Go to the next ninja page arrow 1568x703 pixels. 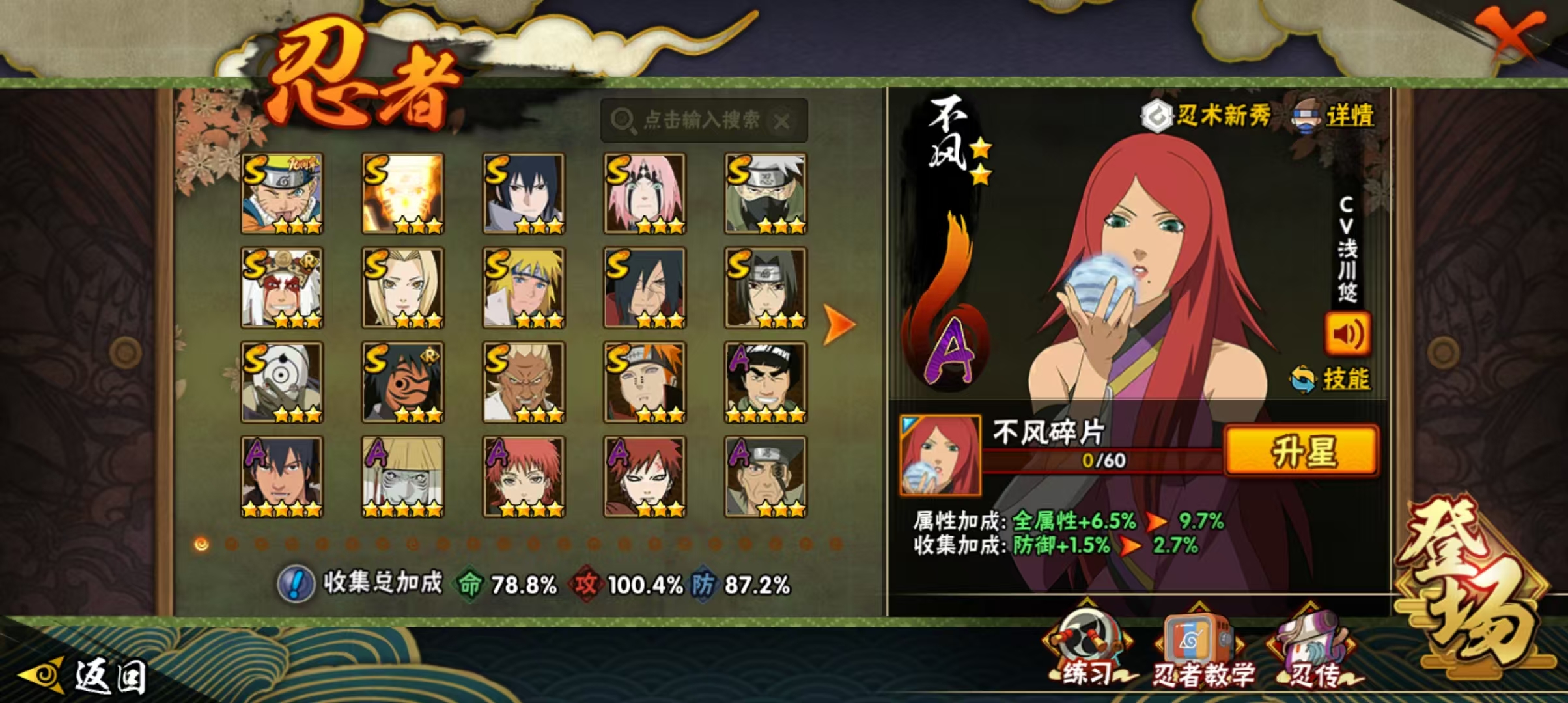click(x=839, y=324)
